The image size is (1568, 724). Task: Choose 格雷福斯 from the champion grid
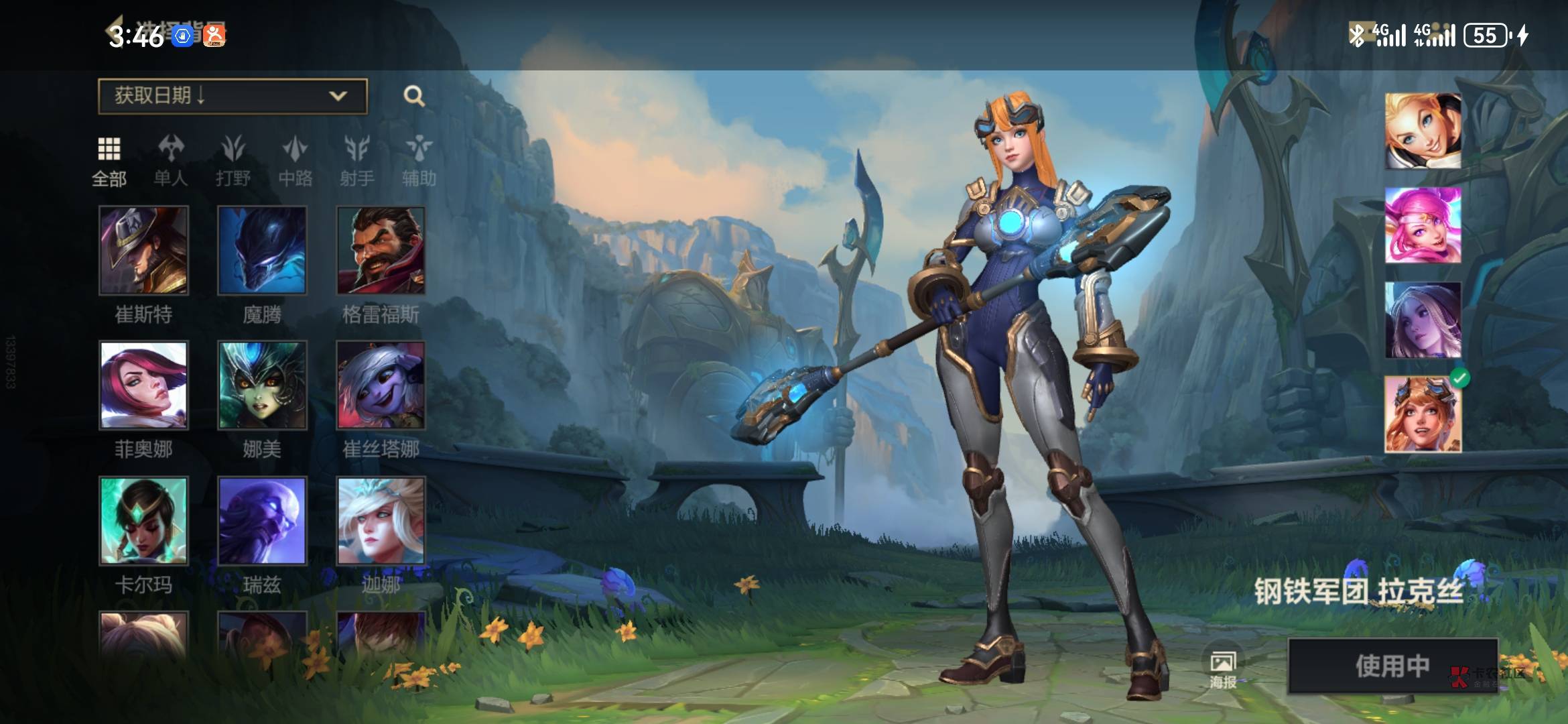click(x=381, y=251)
